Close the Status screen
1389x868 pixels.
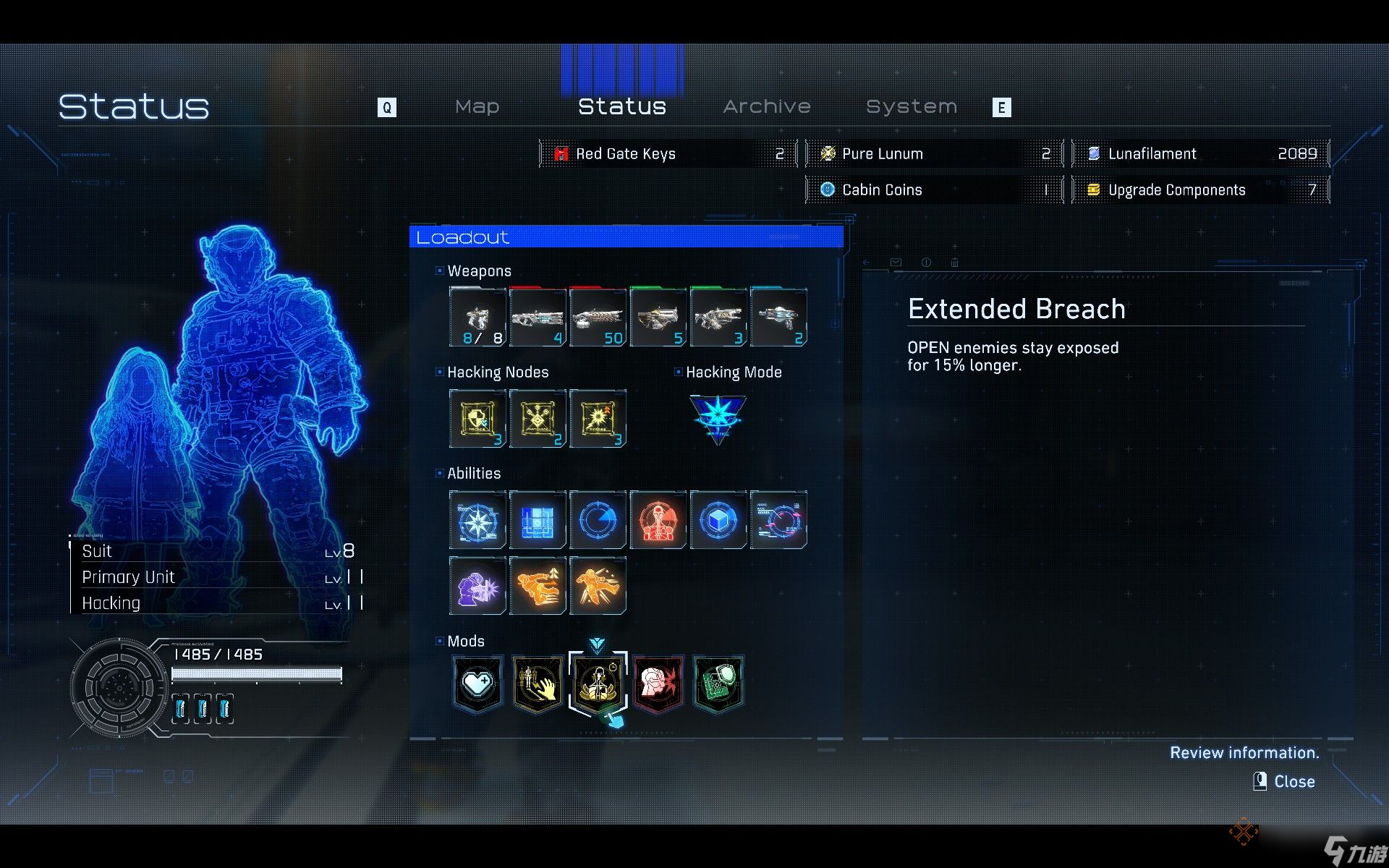coord(1286,782)
